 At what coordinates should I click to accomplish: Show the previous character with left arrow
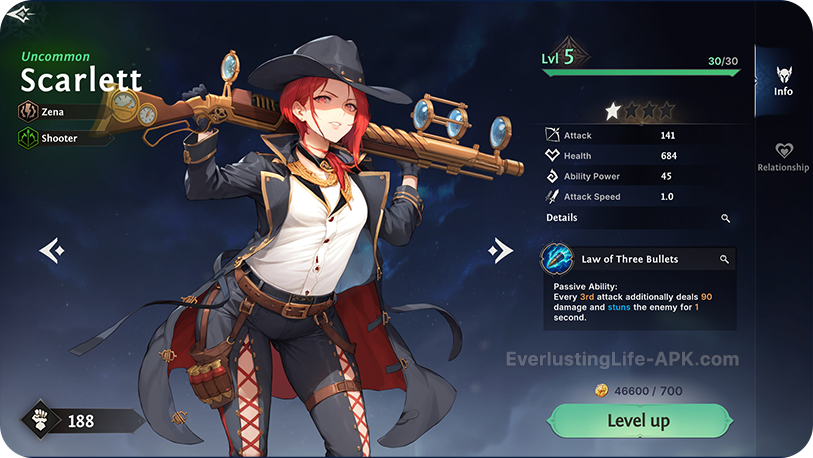pos(52,250)
